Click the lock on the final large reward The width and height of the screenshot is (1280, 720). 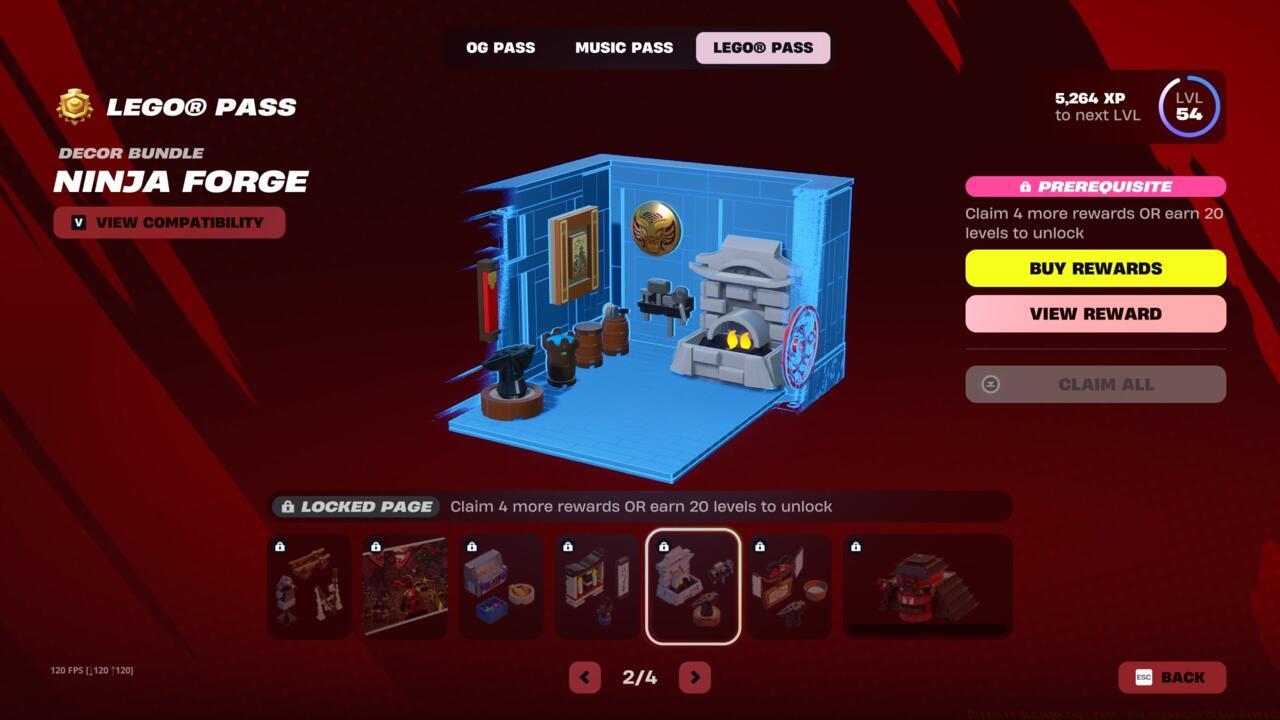(857, 546)
